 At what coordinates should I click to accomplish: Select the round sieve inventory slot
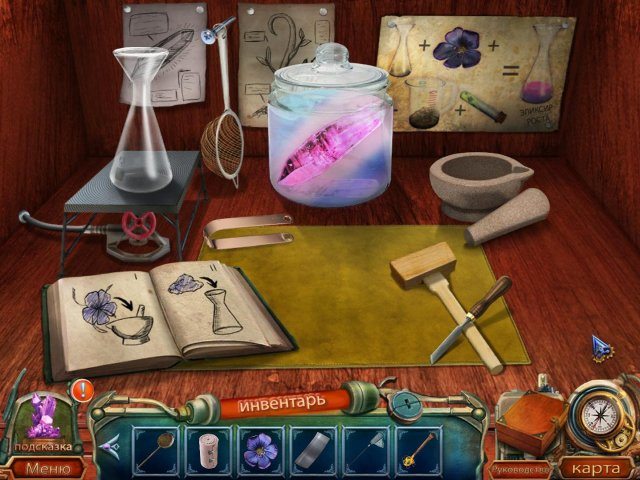[x=157, y=449]
